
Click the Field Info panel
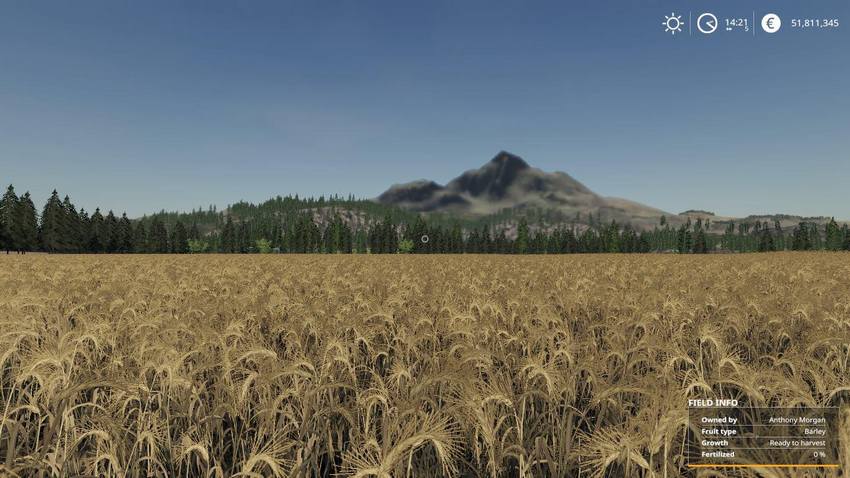point(762,432)
